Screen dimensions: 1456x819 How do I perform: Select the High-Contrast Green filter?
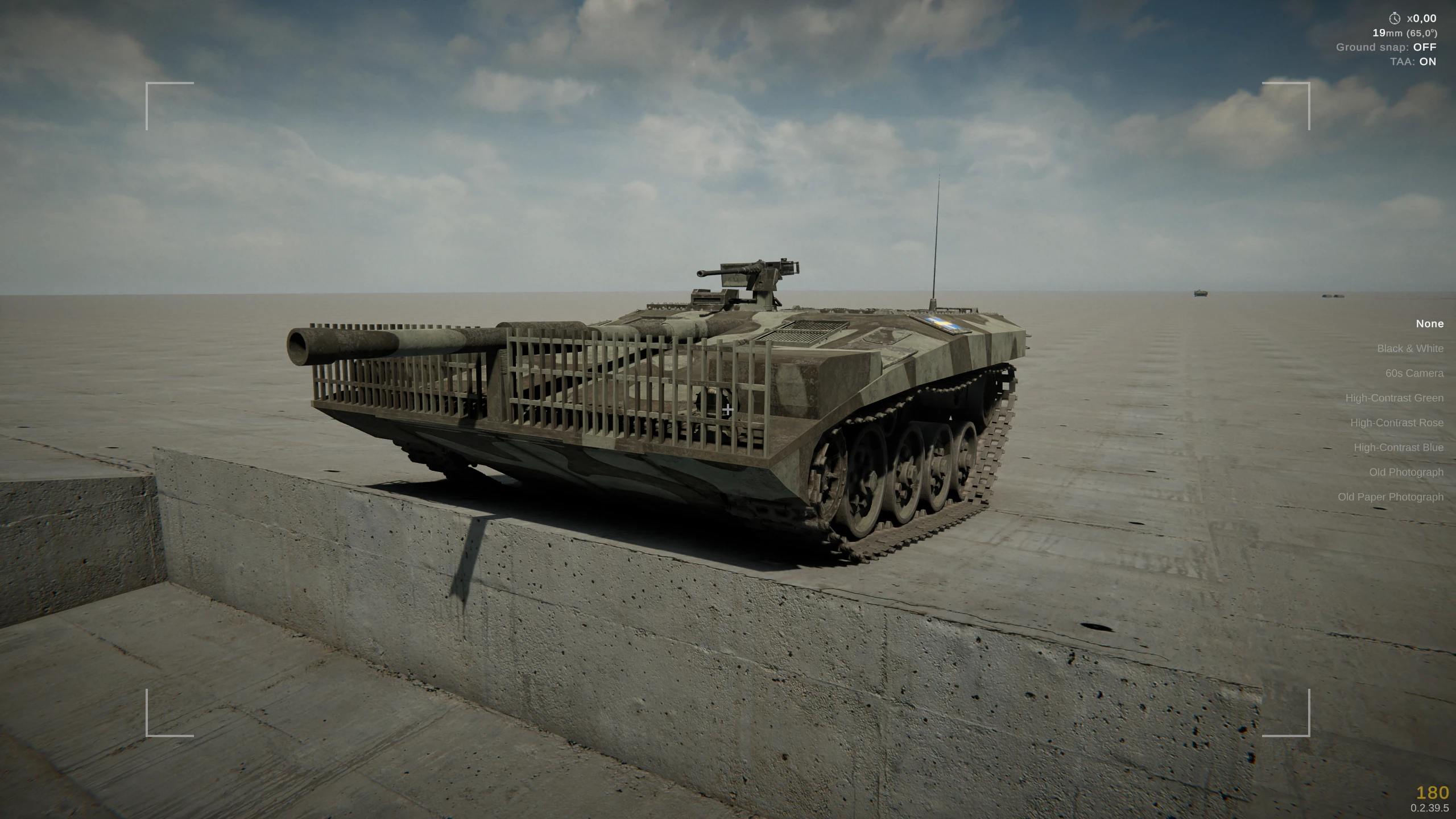tap(1395, 398)
